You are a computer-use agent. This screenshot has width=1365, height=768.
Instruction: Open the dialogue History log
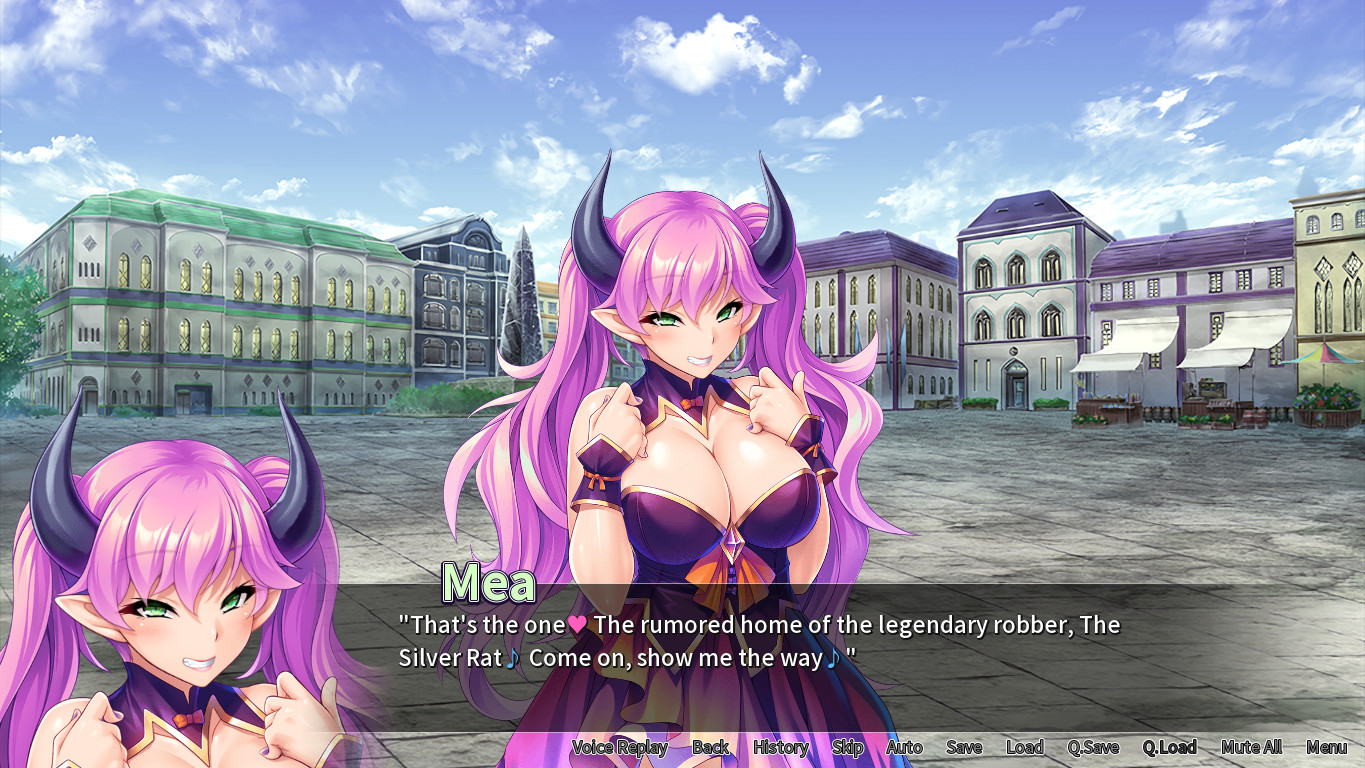(780, 747)
